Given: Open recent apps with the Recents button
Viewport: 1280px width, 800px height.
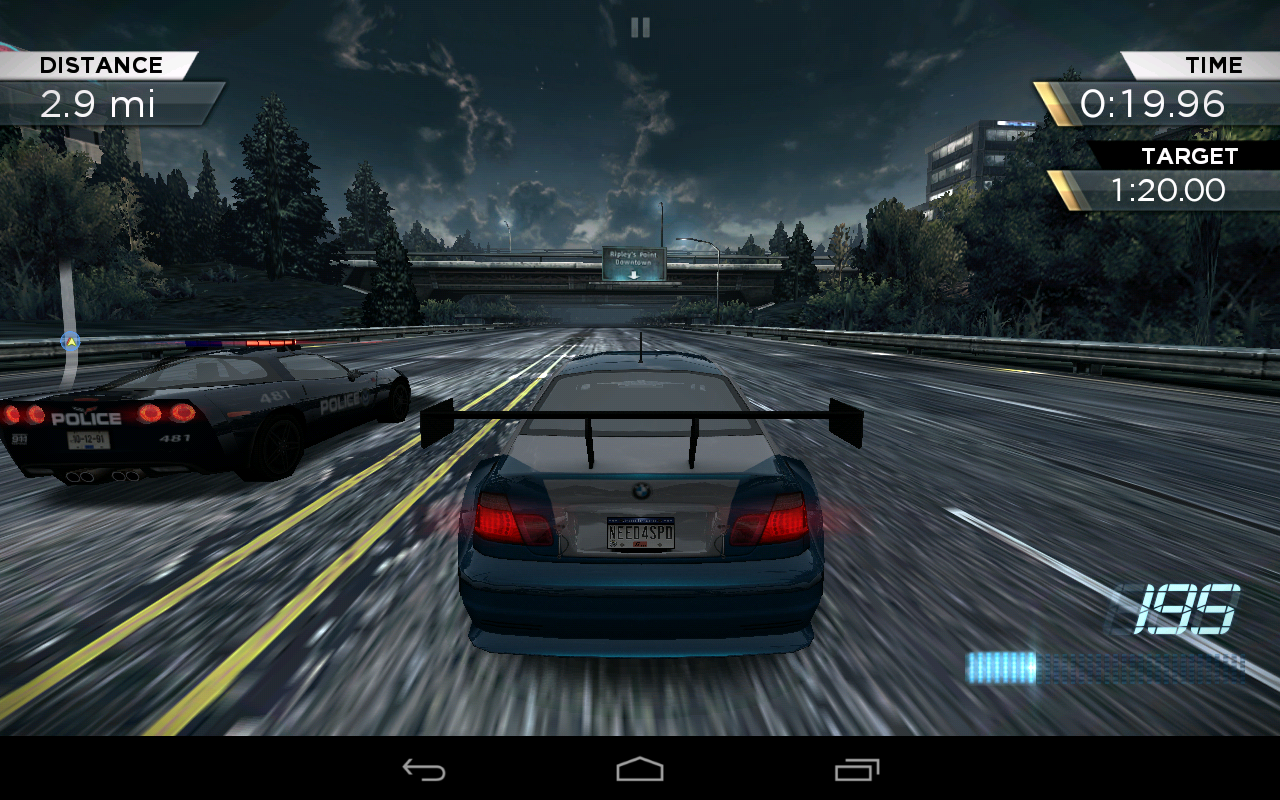Looking at the screenshot, I should pos(858,770).
